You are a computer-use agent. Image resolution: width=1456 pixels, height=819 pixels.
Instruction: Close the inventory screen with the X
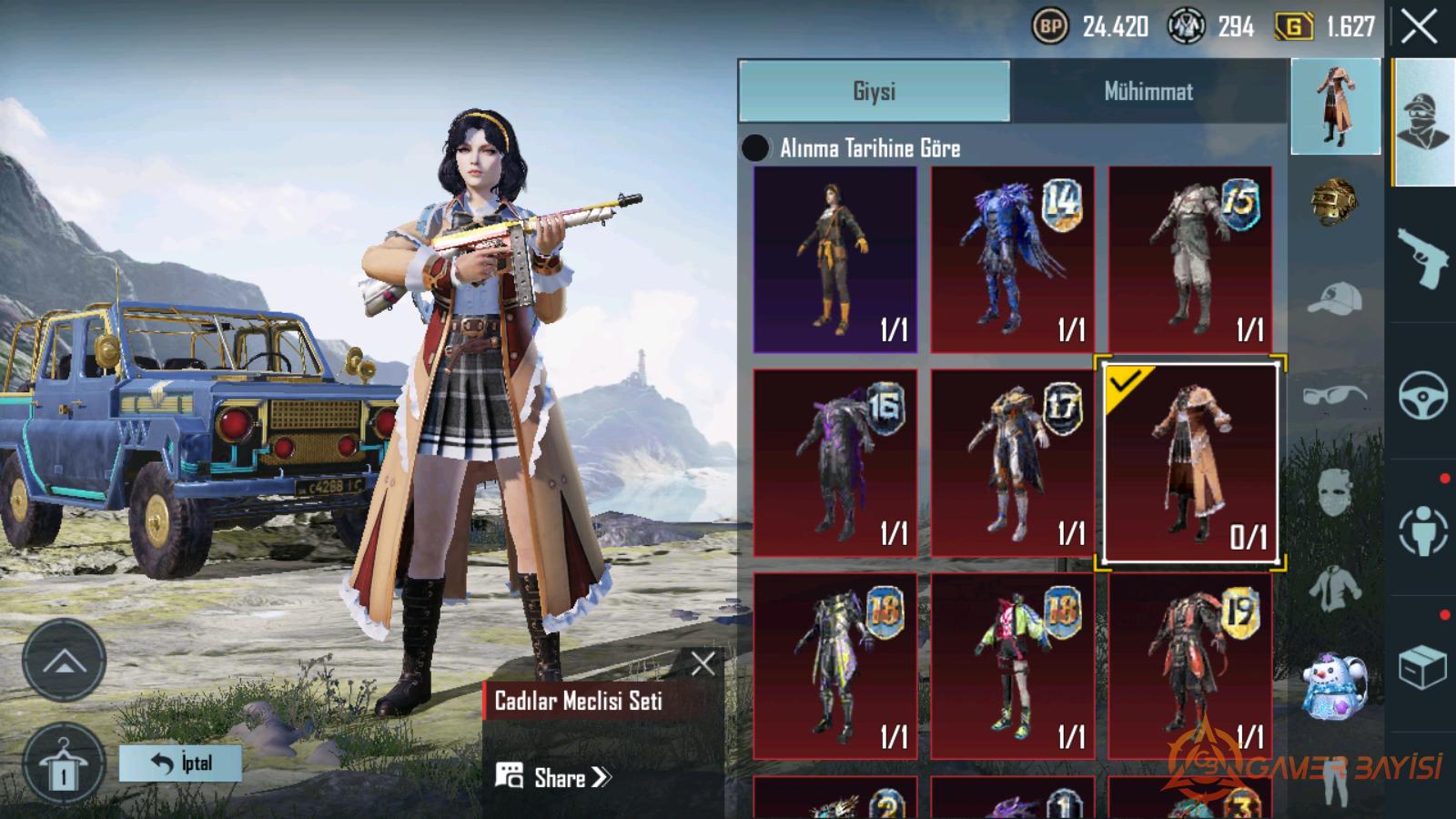1420,27
